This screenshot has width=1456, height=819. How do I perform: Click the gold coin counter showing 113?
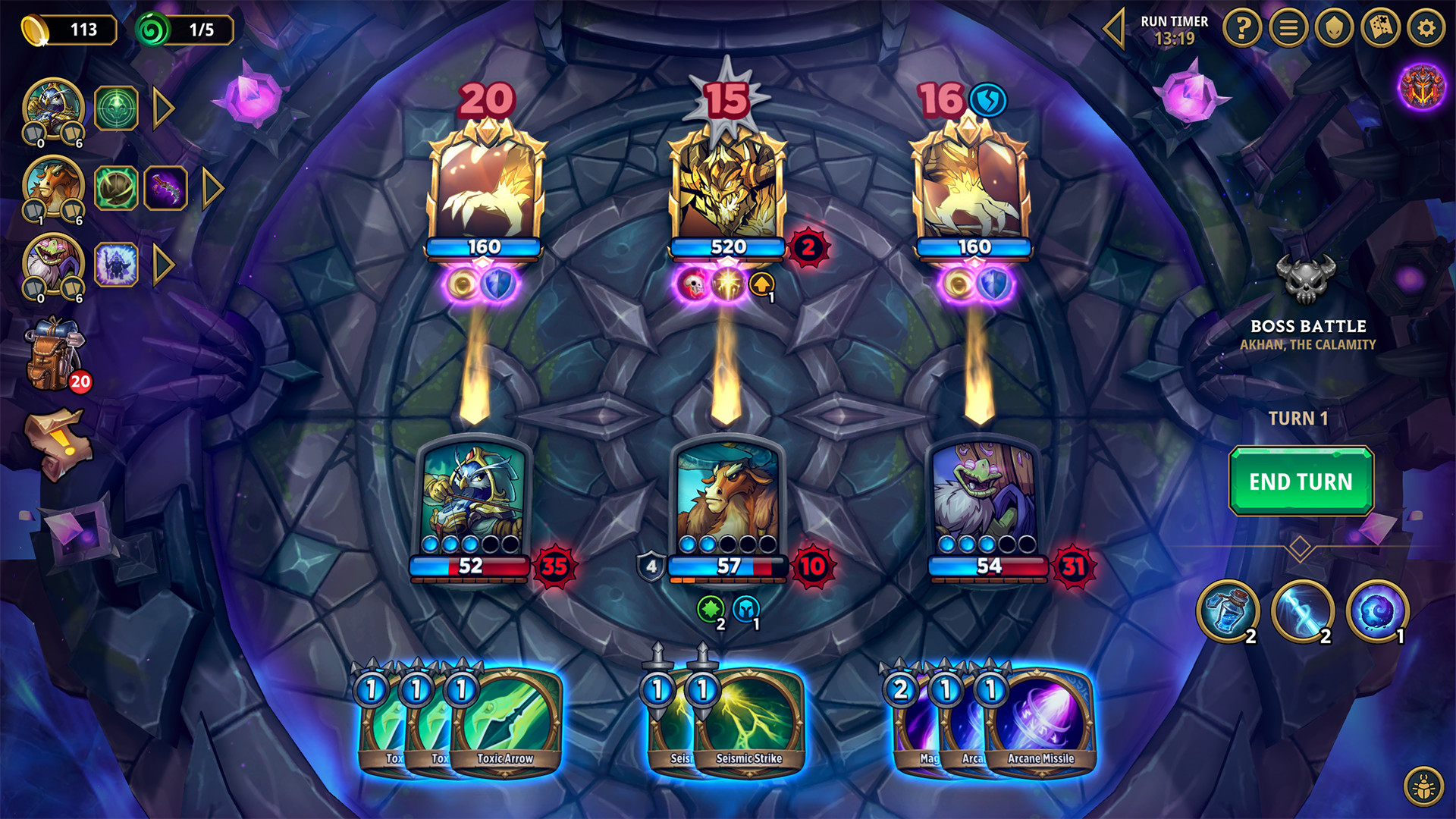click(x=76, y=30)
